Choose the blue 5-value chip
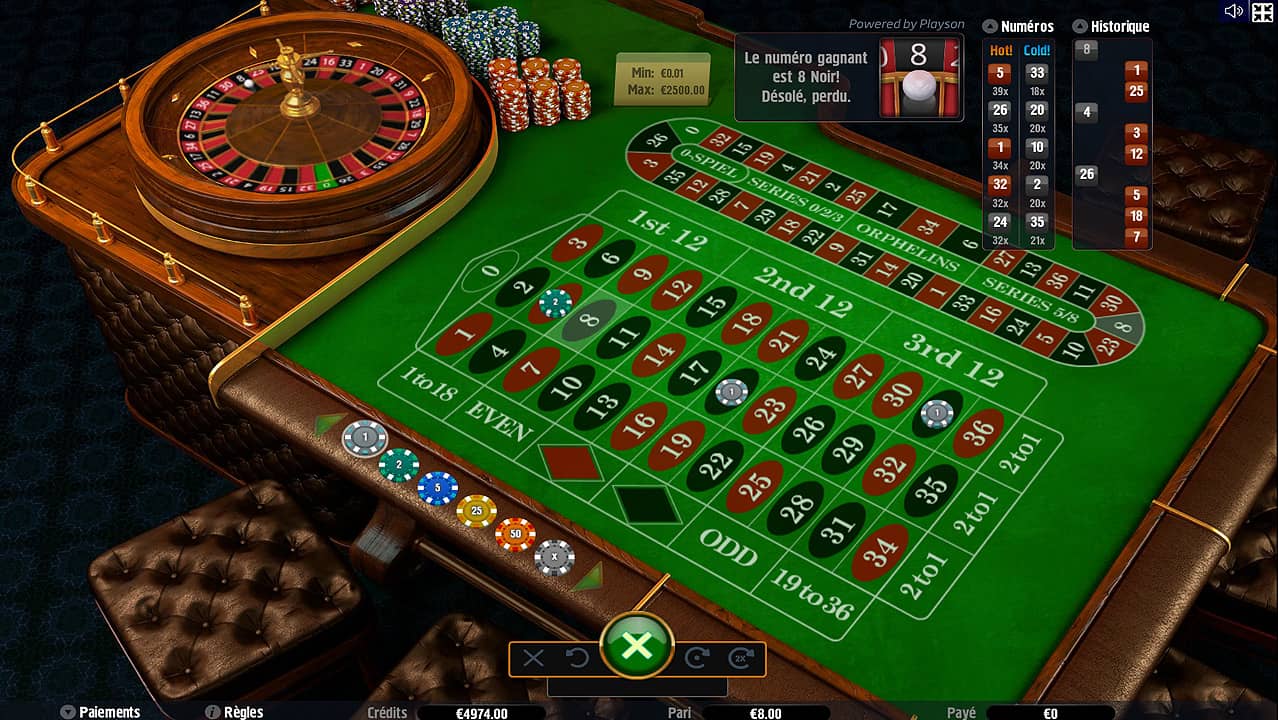 click(x=437, y=488)
